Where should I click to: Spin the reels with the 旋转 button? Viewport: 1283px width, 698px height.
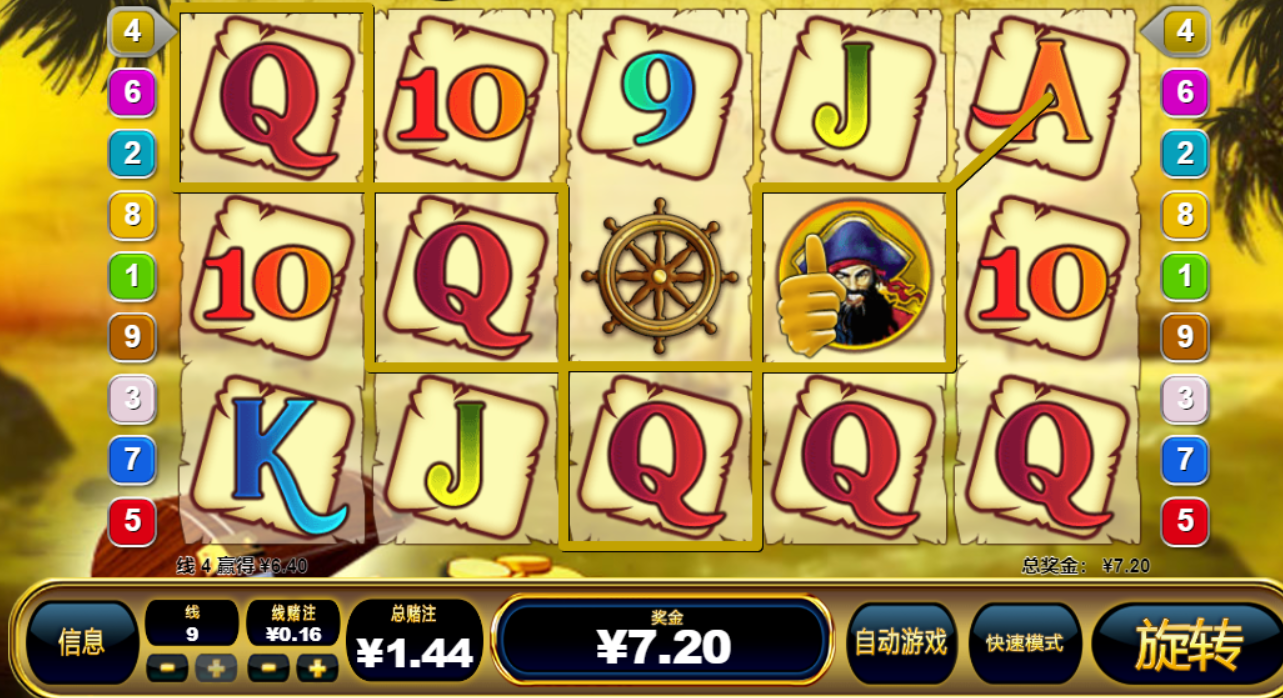pos(1188,643)
